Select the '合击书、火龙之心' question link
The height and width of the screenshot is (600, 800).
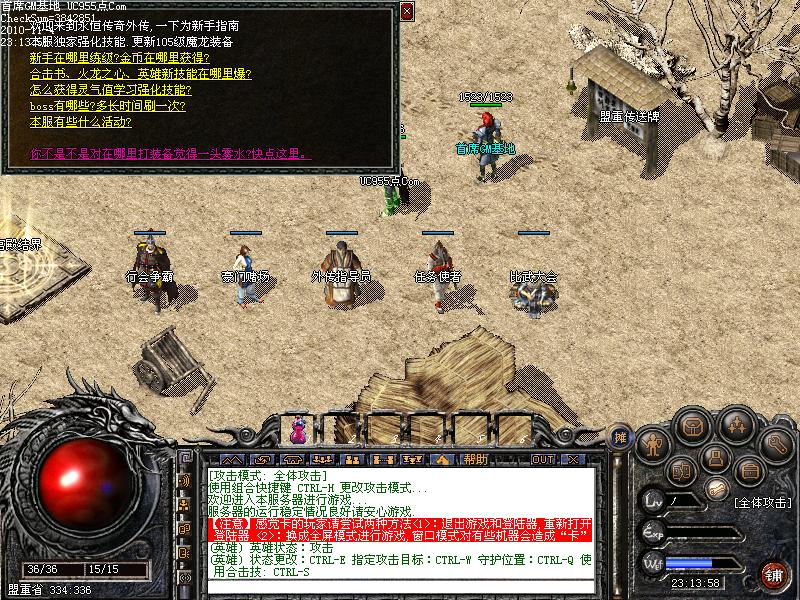[140, 74]
